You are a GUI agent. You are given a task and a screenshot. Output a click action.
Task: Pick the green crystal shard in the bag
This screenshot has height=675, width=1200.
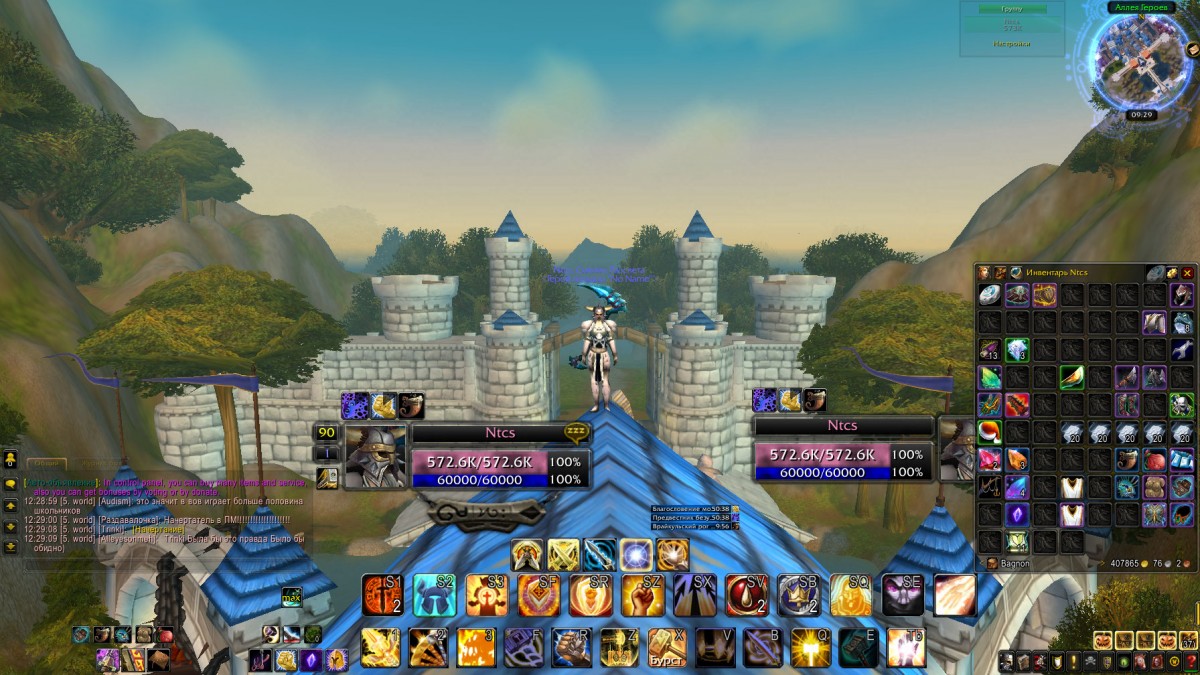click(x=989, y=377)
